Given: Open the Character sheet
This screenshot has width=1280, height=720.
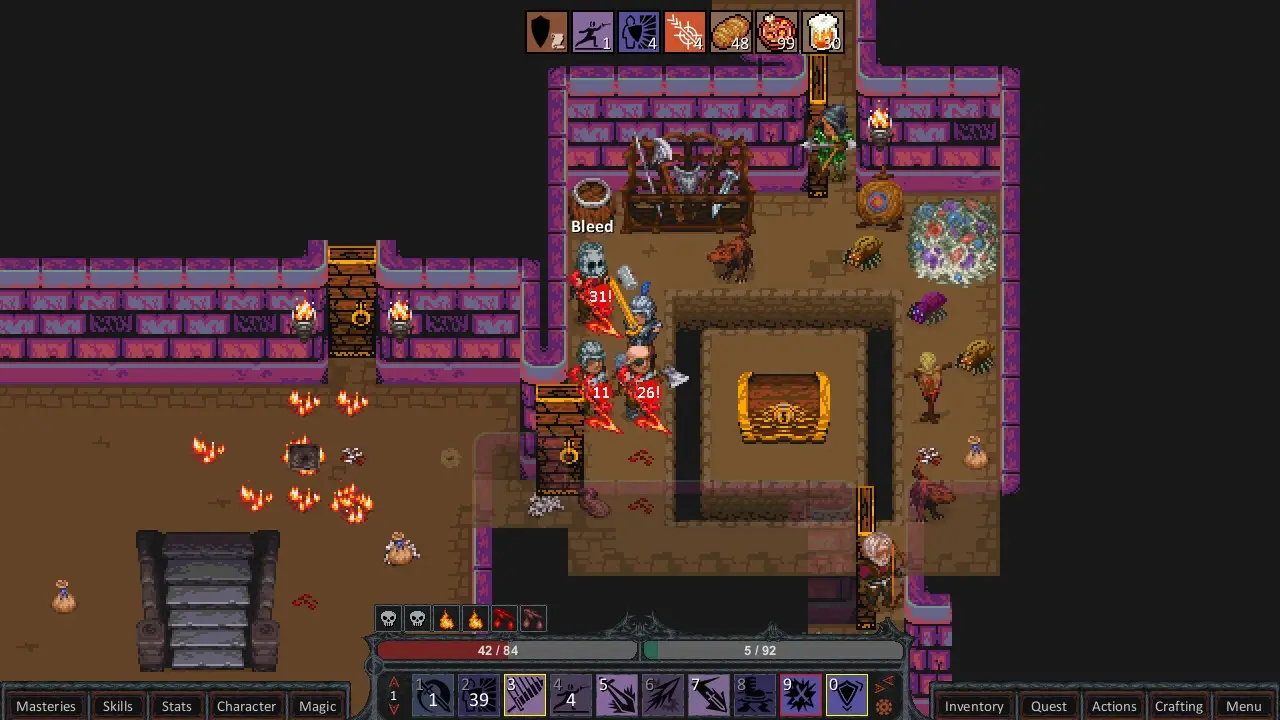Looking at the screenshot, I should pos(246,706).
